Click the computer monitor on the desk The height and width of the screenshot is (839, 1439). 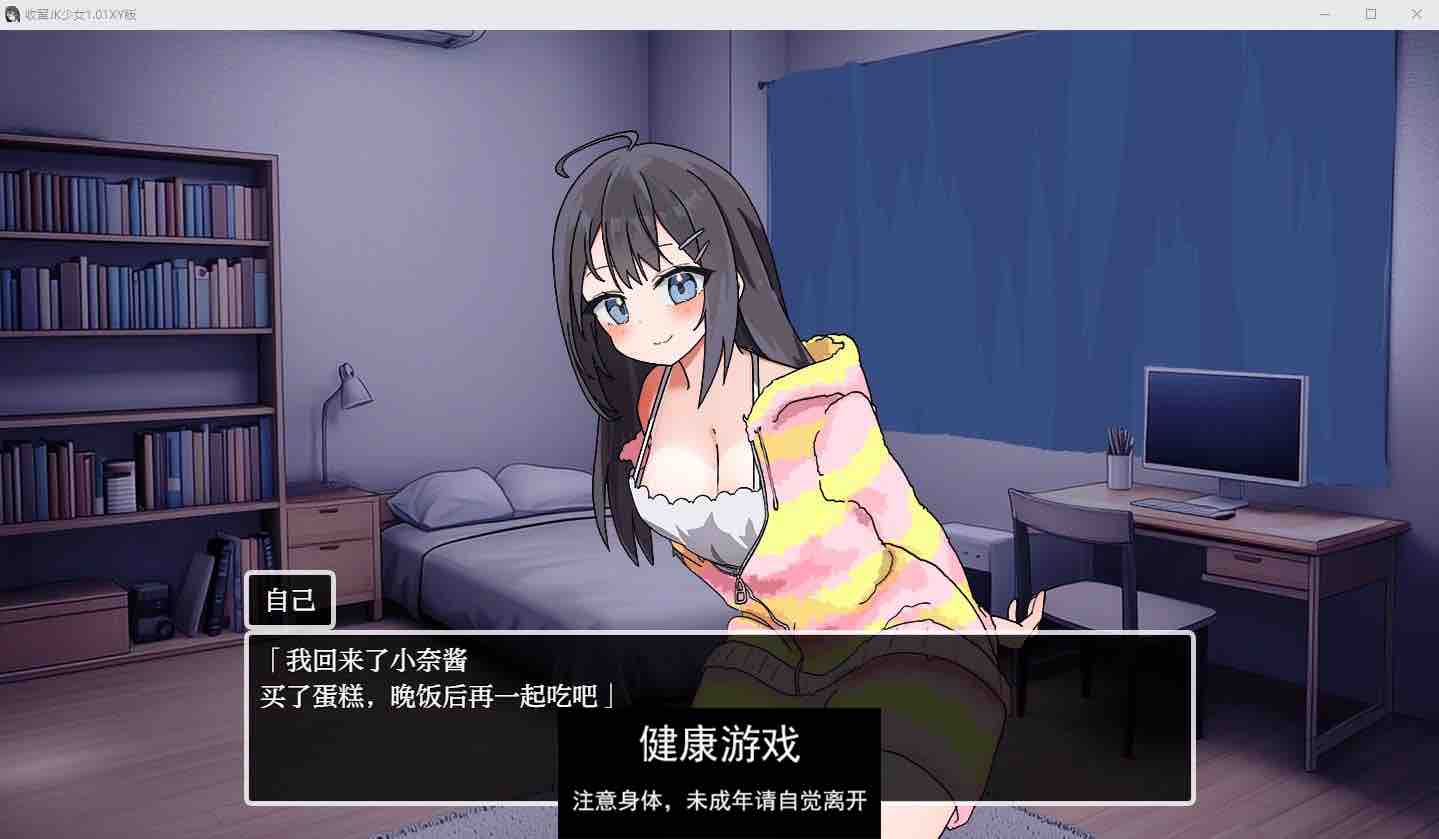coord(1224,424)
